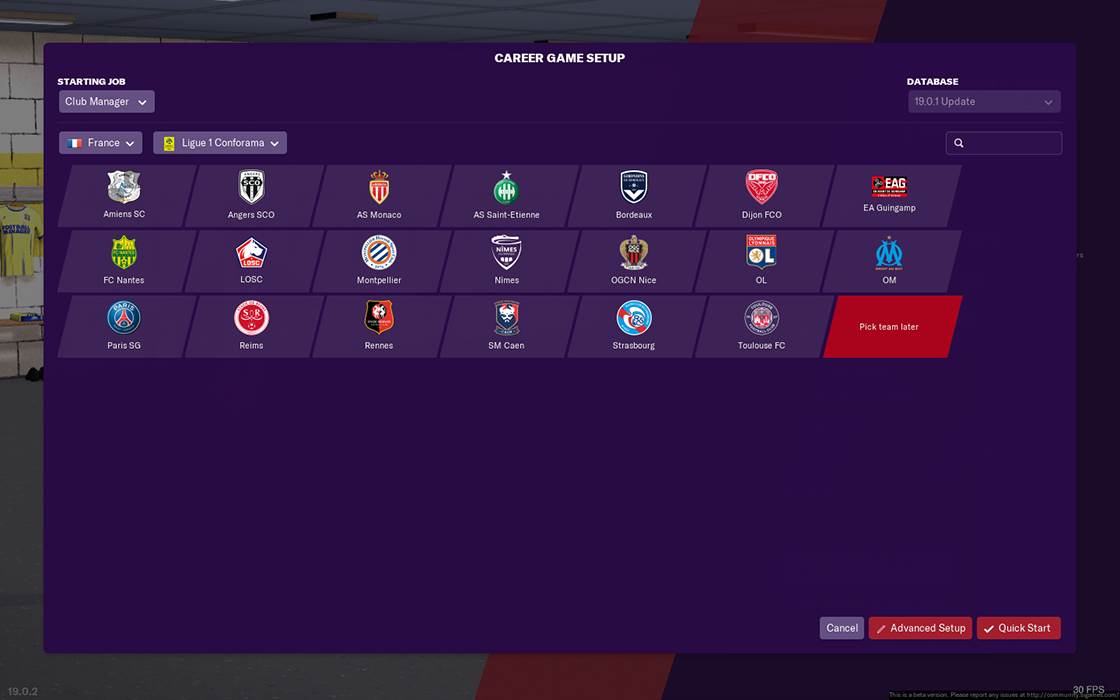
Task: Choose the red Pick team later option
Action: pyautogui.click(x=889, y=327)
